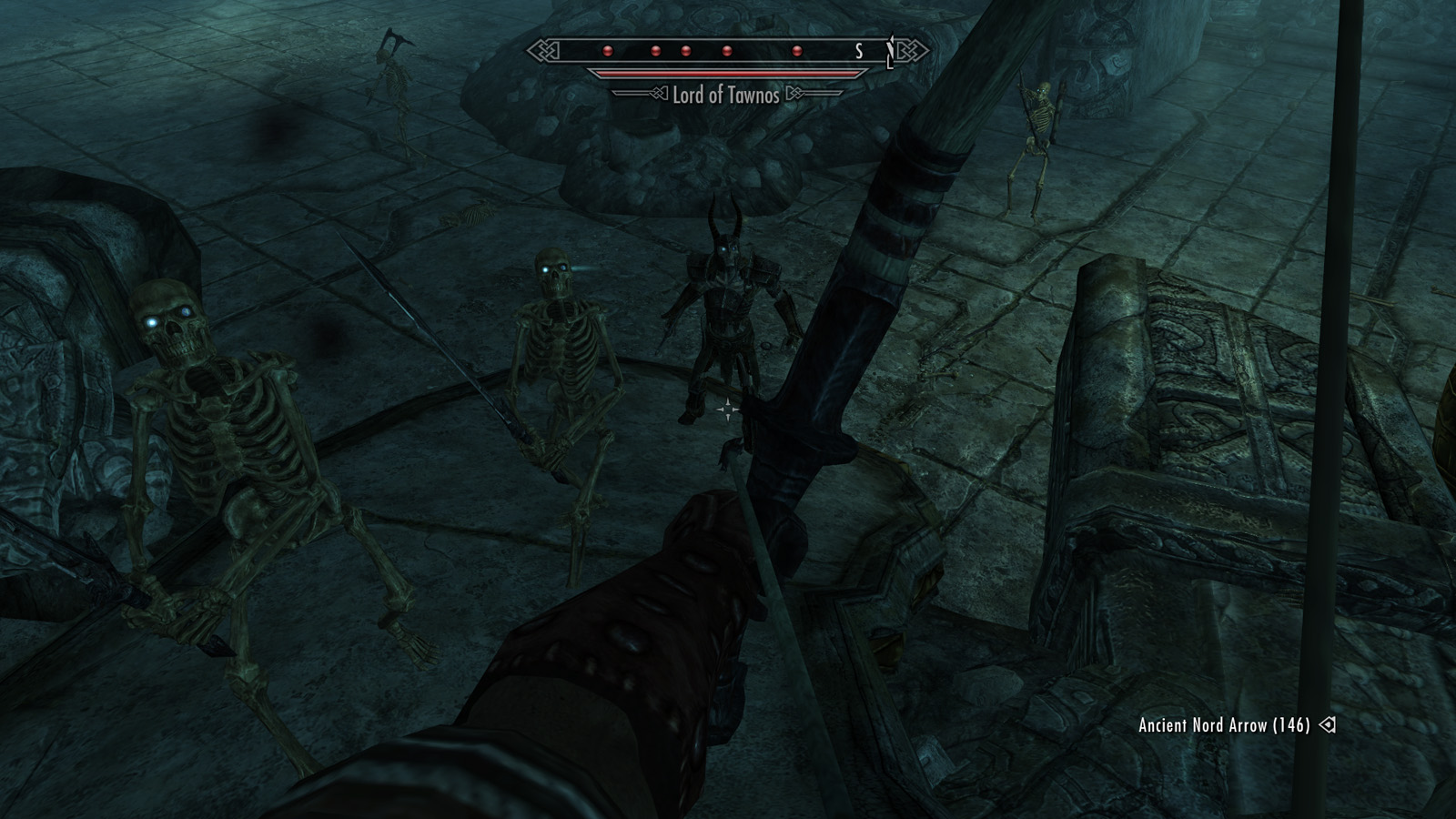Select the south marker on the compass
The height and width of the screenshot is (819, 1456).
pos(858,52)
